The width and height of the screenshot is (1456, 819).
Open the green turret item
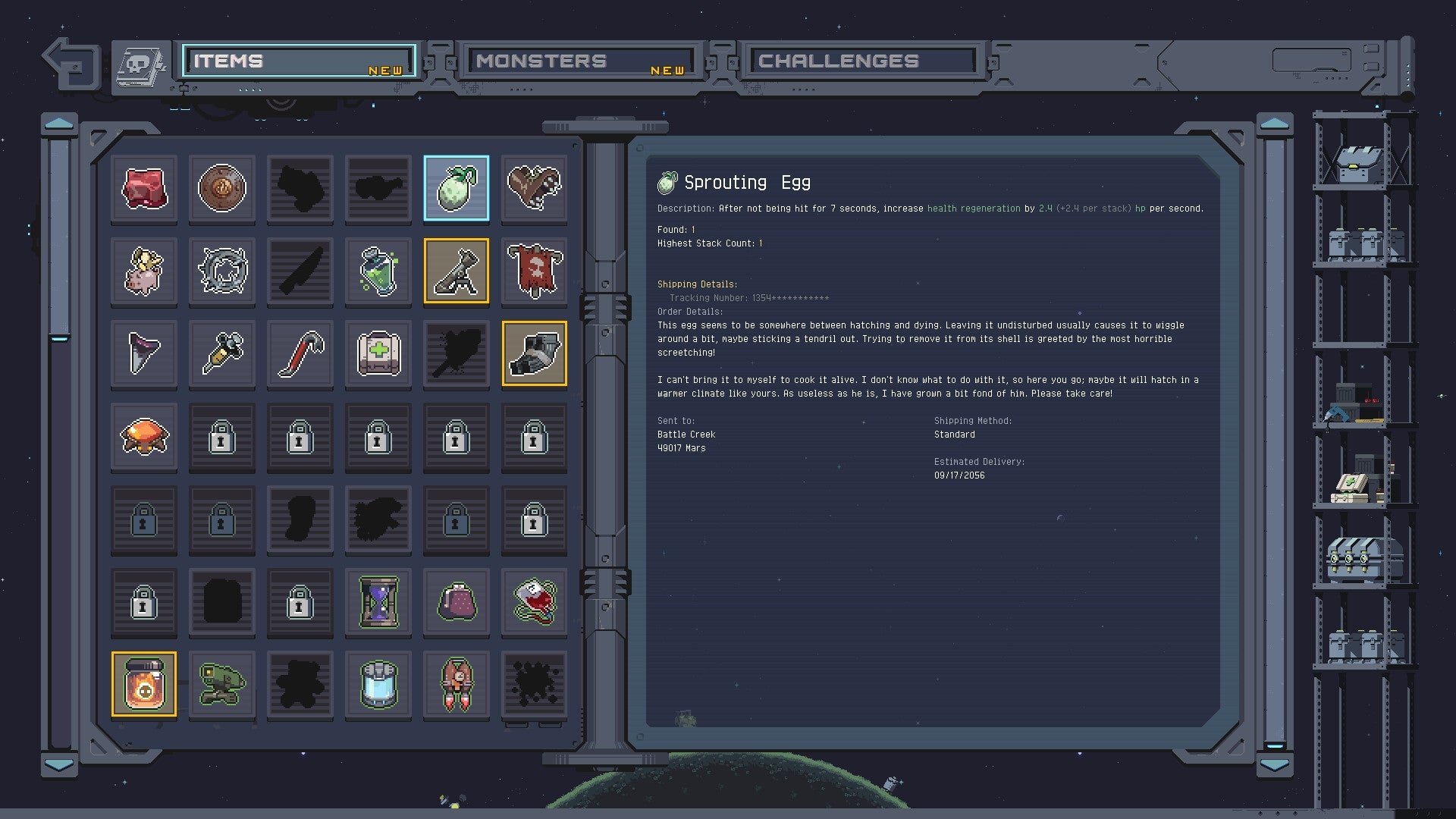[221, 685]
